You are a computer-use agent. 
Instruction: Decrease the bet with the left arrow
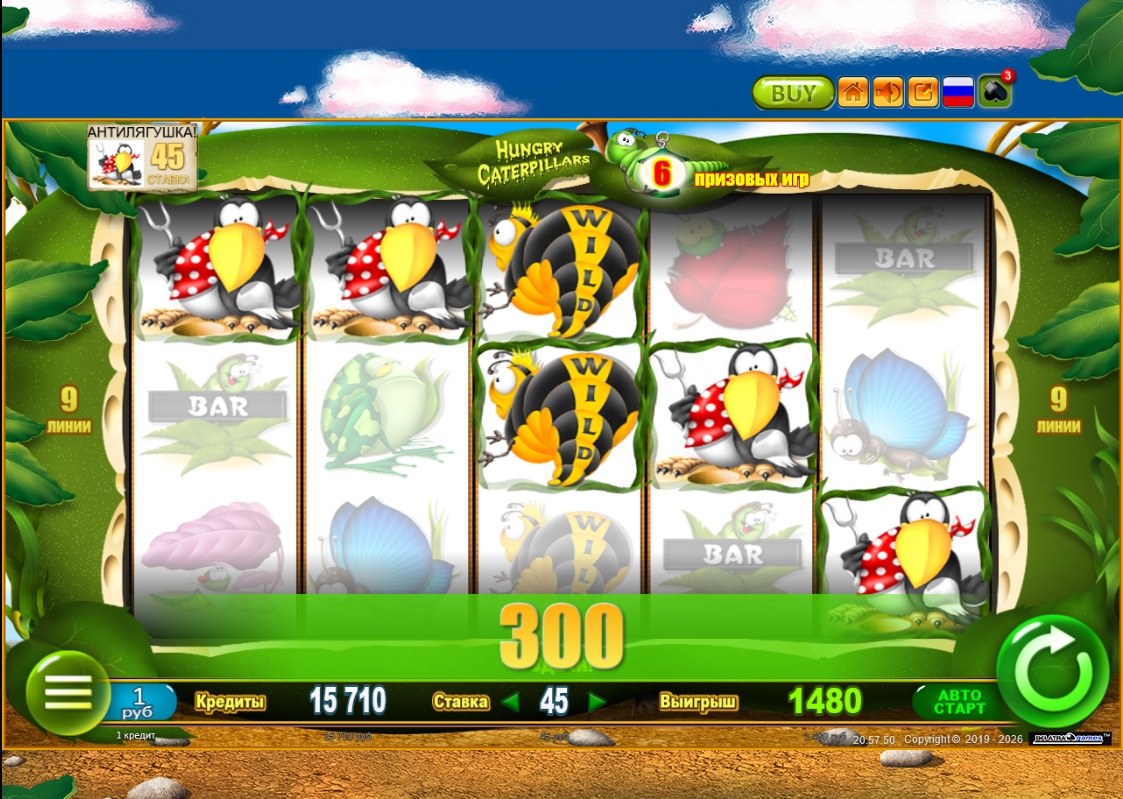click(511, 702)
